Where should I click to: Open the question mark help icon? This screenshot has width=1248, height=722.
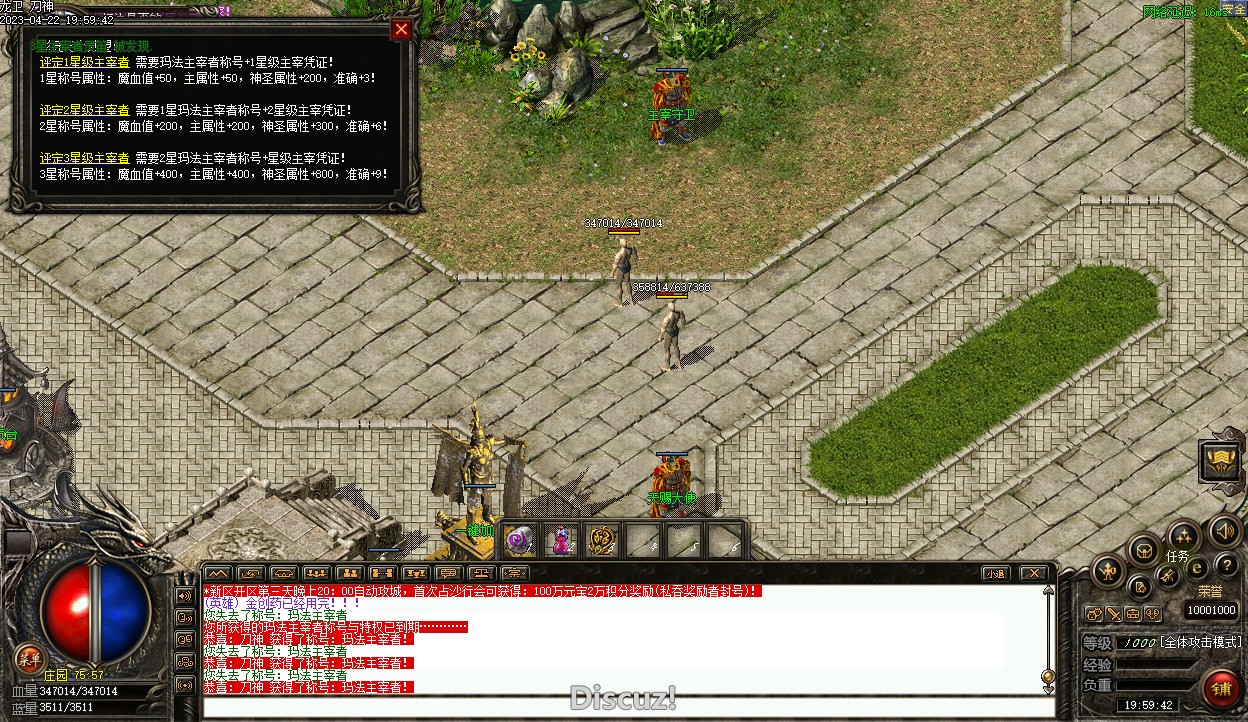[1226, 566]
